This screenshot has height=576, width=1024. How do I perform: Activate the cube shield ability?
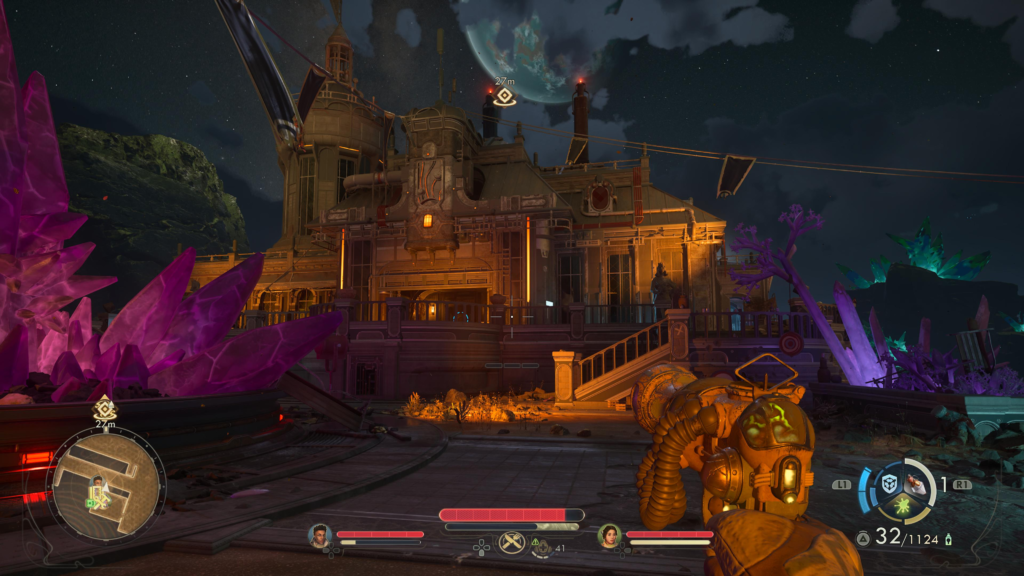pos(890,484)
